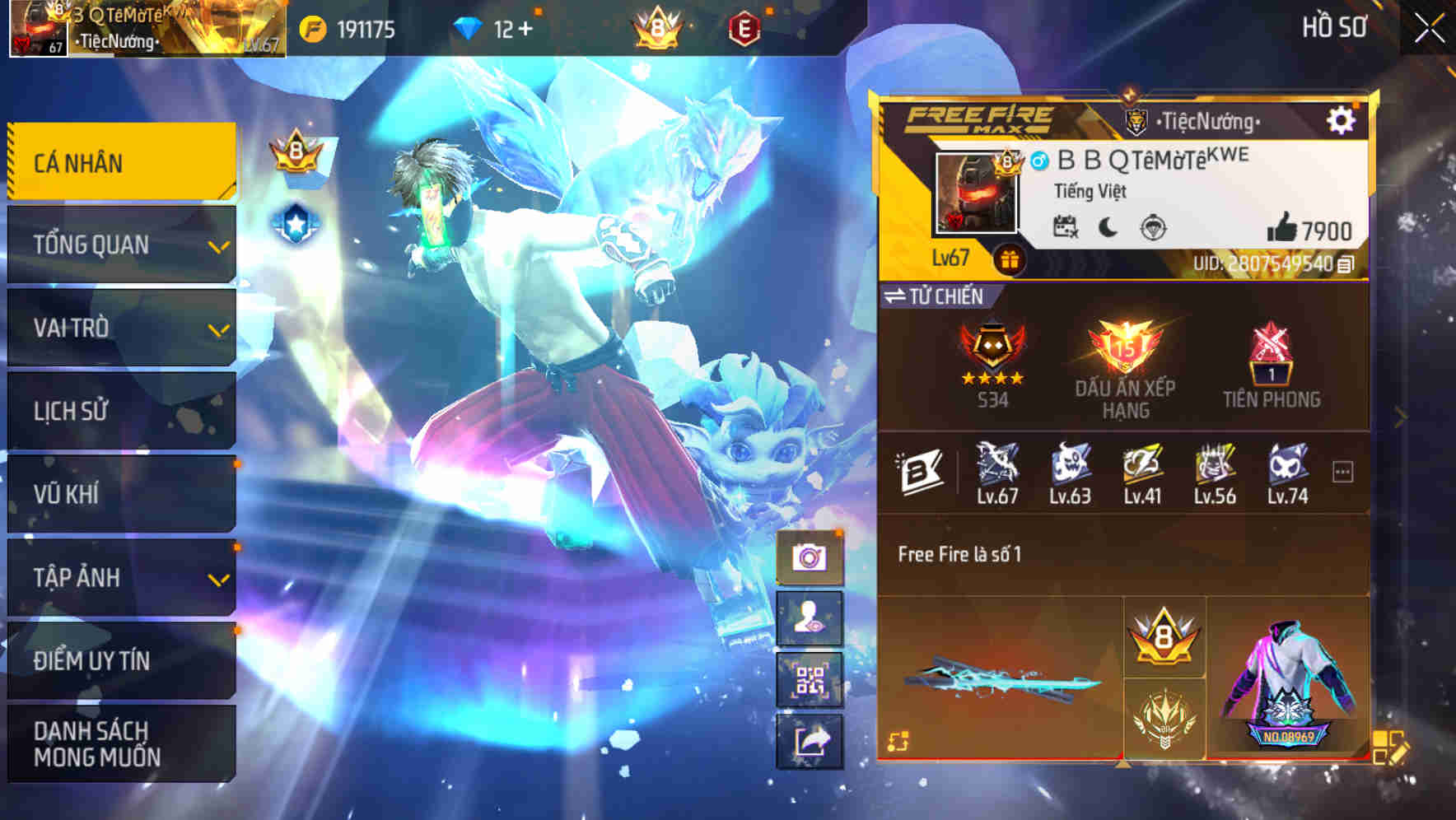The width and height of the screenshot is (1456, 820).
Task: Click the Tử Chiến mode switcher
Action: [x=935, y=296]
